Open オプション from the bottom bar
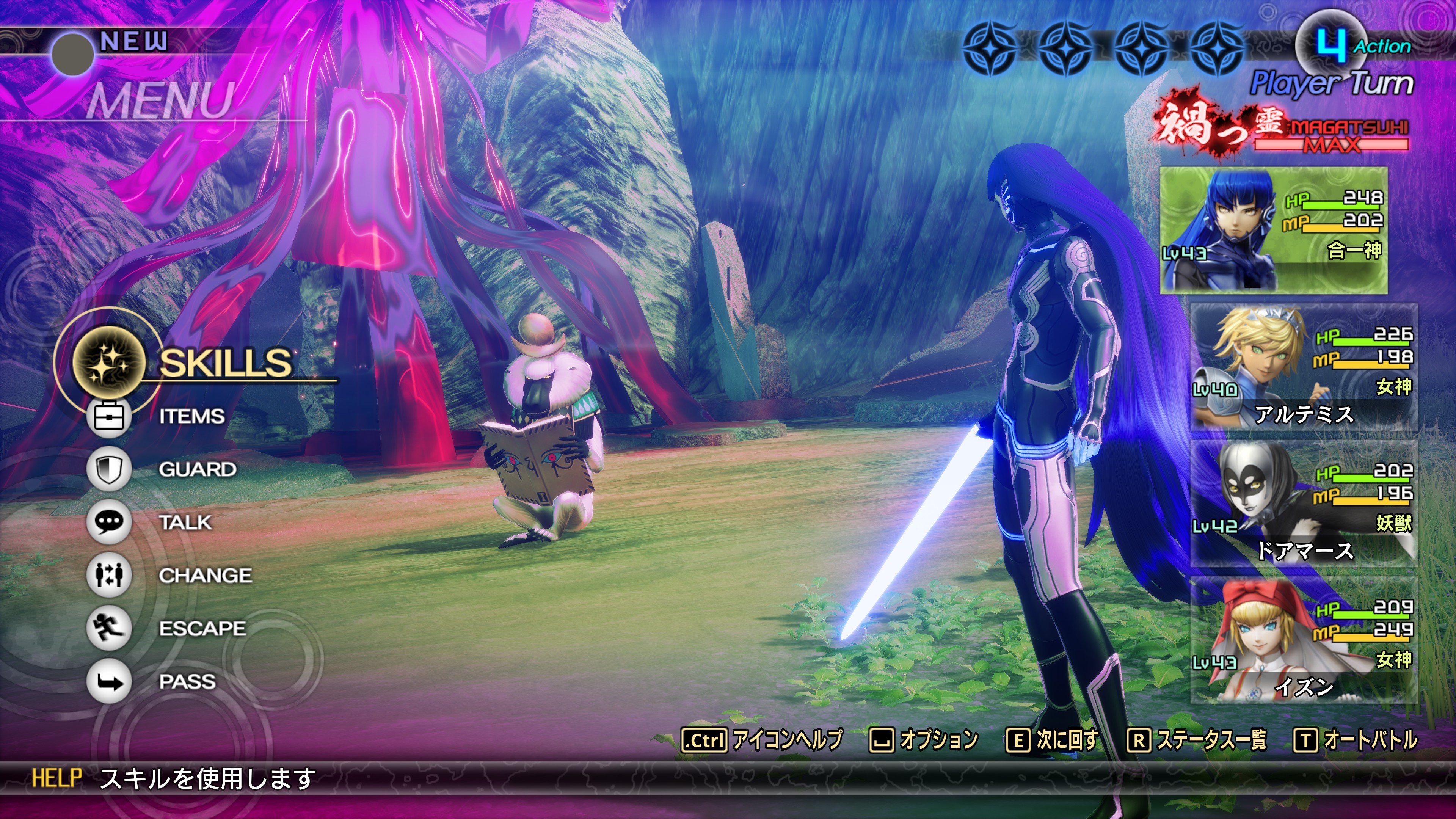The height and width of the screenshot is (819, 1456). [924, 739]
